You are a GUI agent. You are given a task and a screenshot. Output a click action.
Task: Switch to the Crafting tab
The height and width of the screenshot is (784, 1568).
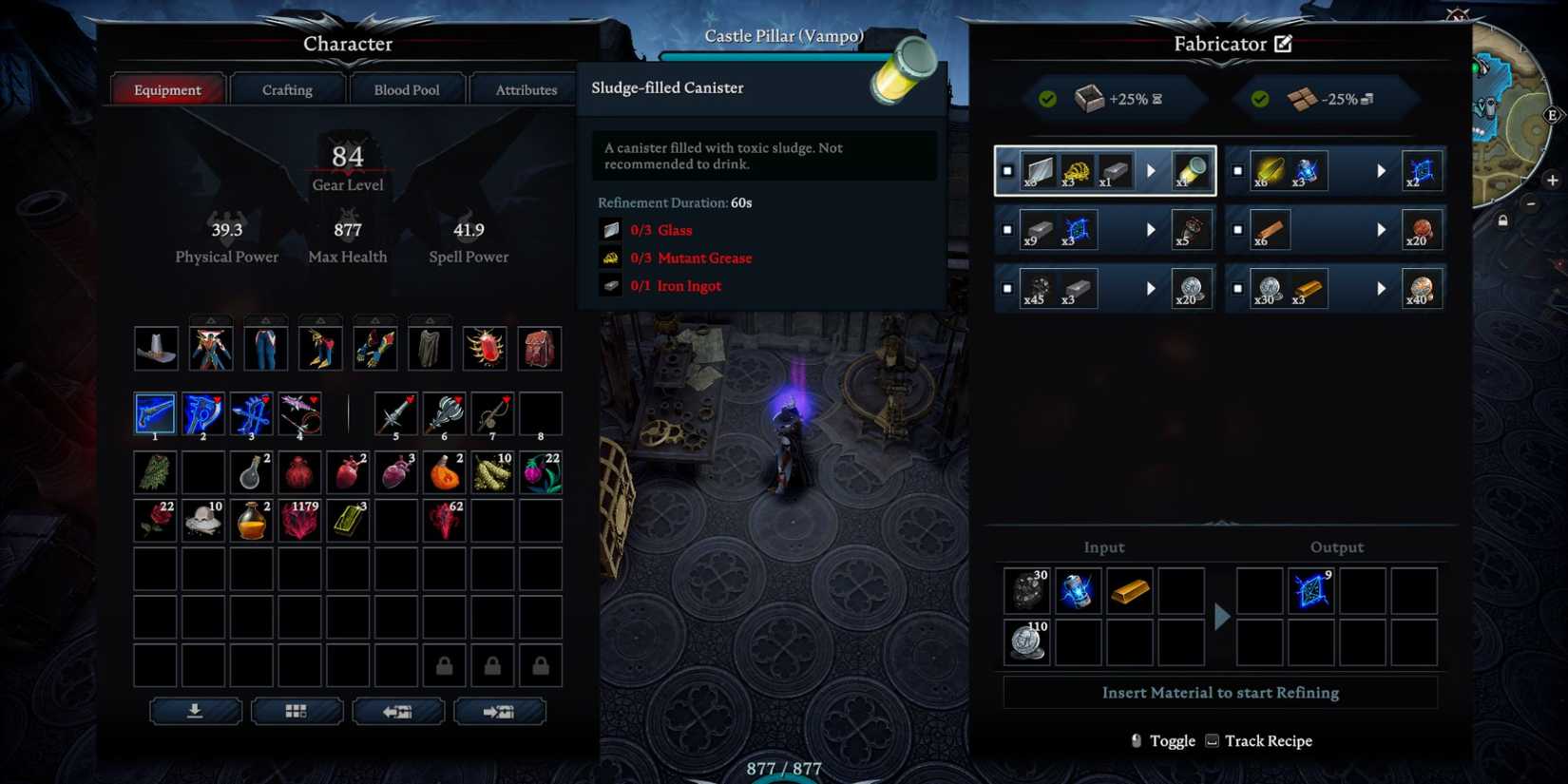(286, 88)
